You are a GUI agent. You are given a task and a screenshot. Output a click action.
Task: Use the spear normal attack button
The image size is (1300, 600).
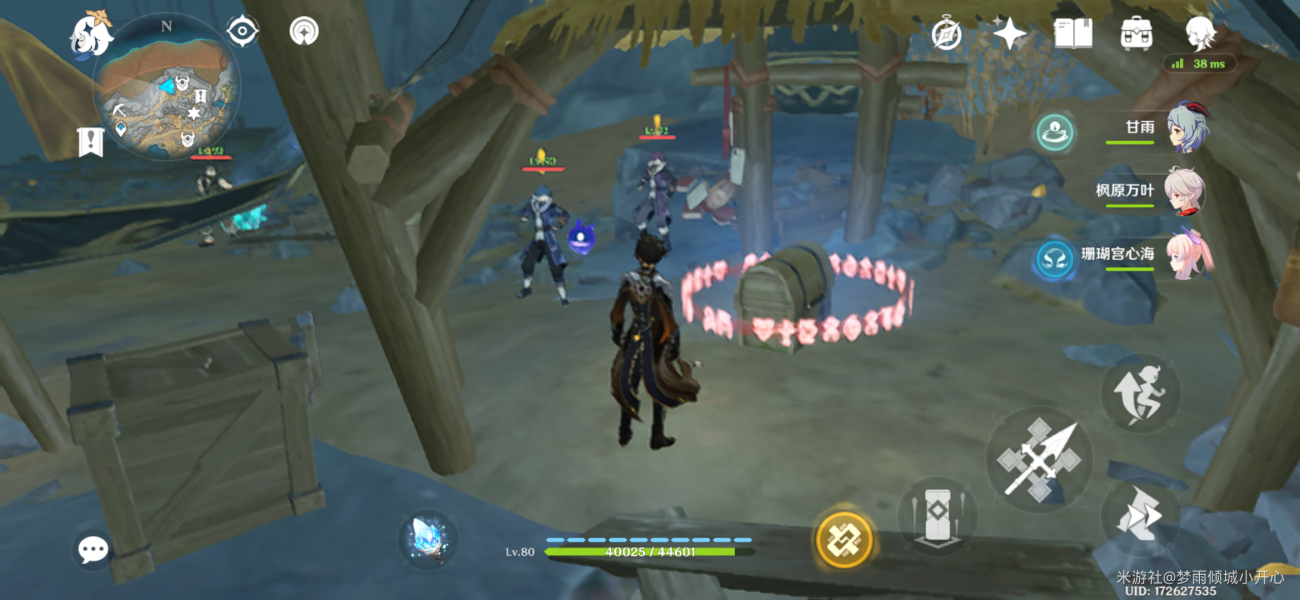pyautogui.click(x=1039, y=459)
